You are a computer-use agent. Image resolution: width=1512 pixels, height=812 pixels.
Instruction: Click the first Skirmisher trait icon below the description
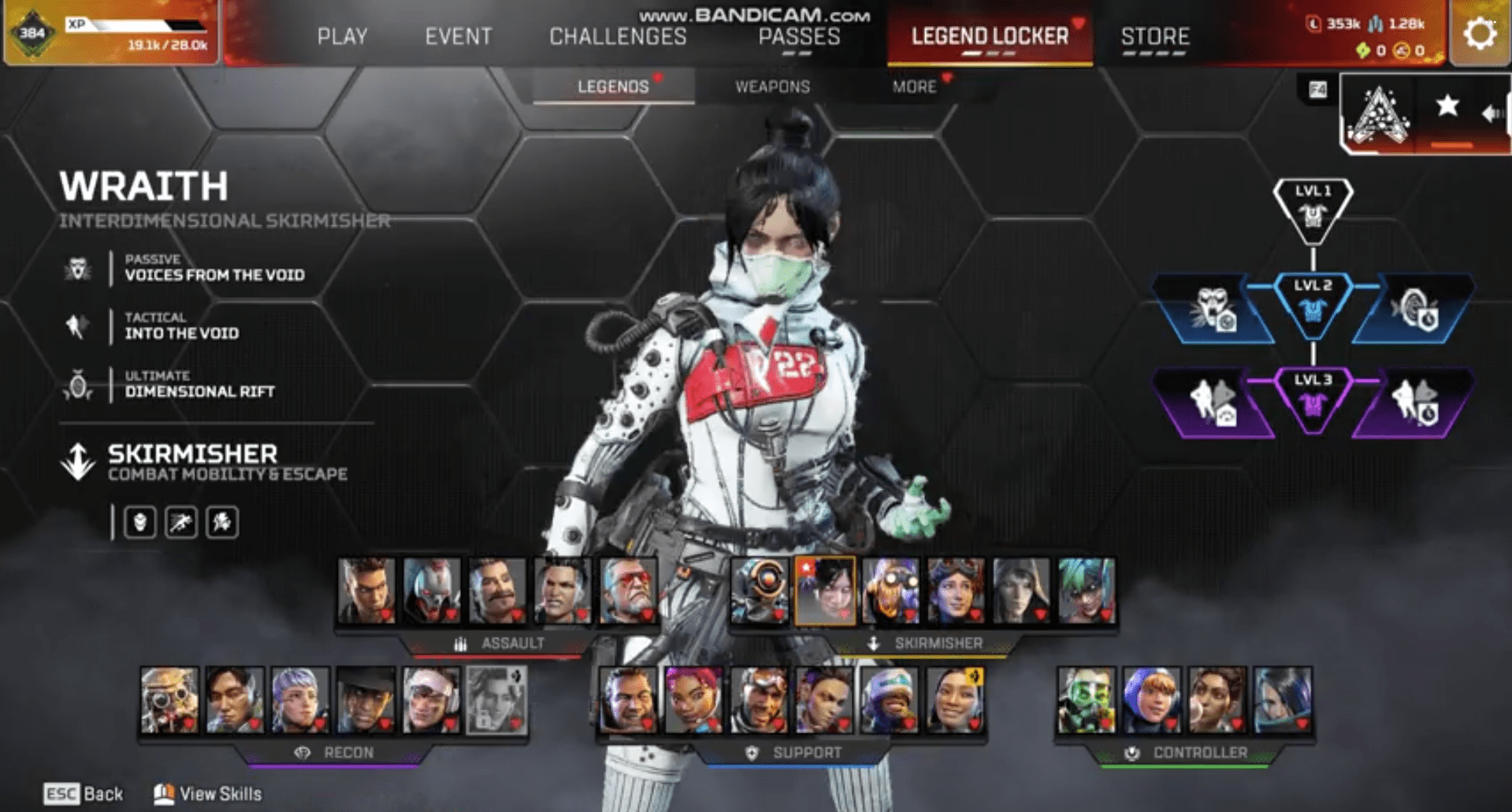[x=140, y=522]
